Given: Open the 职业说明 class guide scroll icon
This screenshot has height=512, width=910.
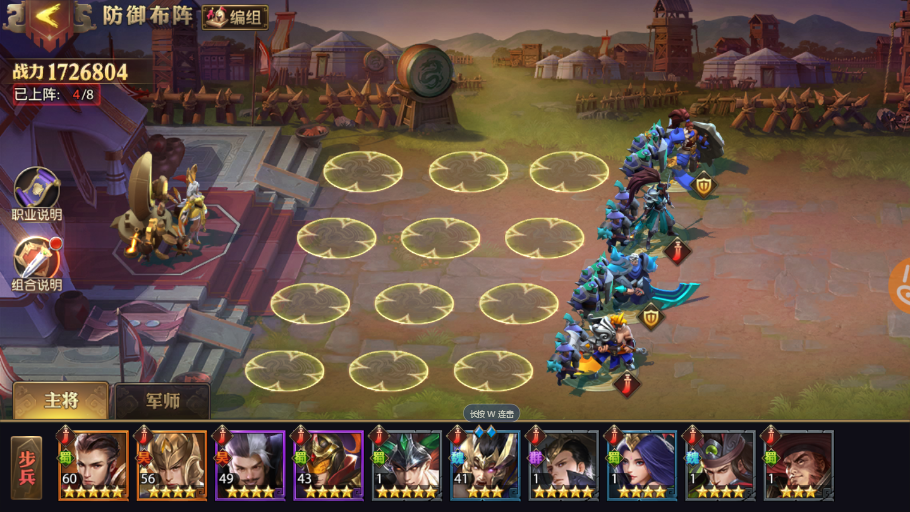Looking at the screenshot, I should tap(37, 190).
